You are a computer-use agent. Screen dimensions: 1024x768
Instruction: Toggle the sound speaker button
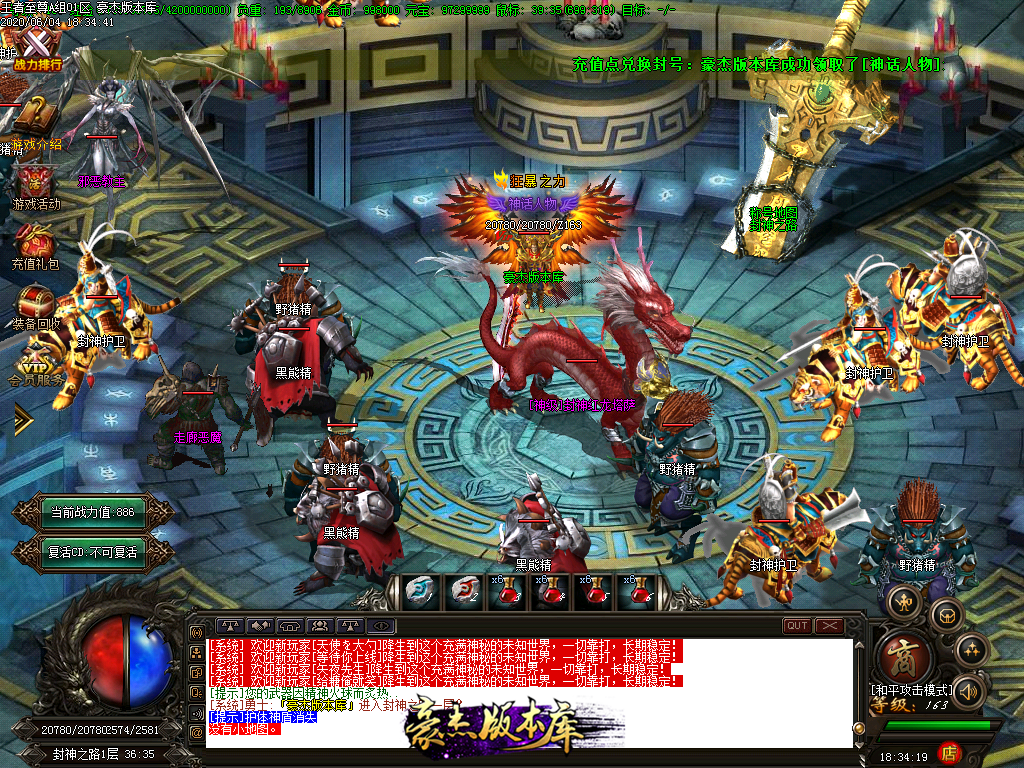[967, 690]
